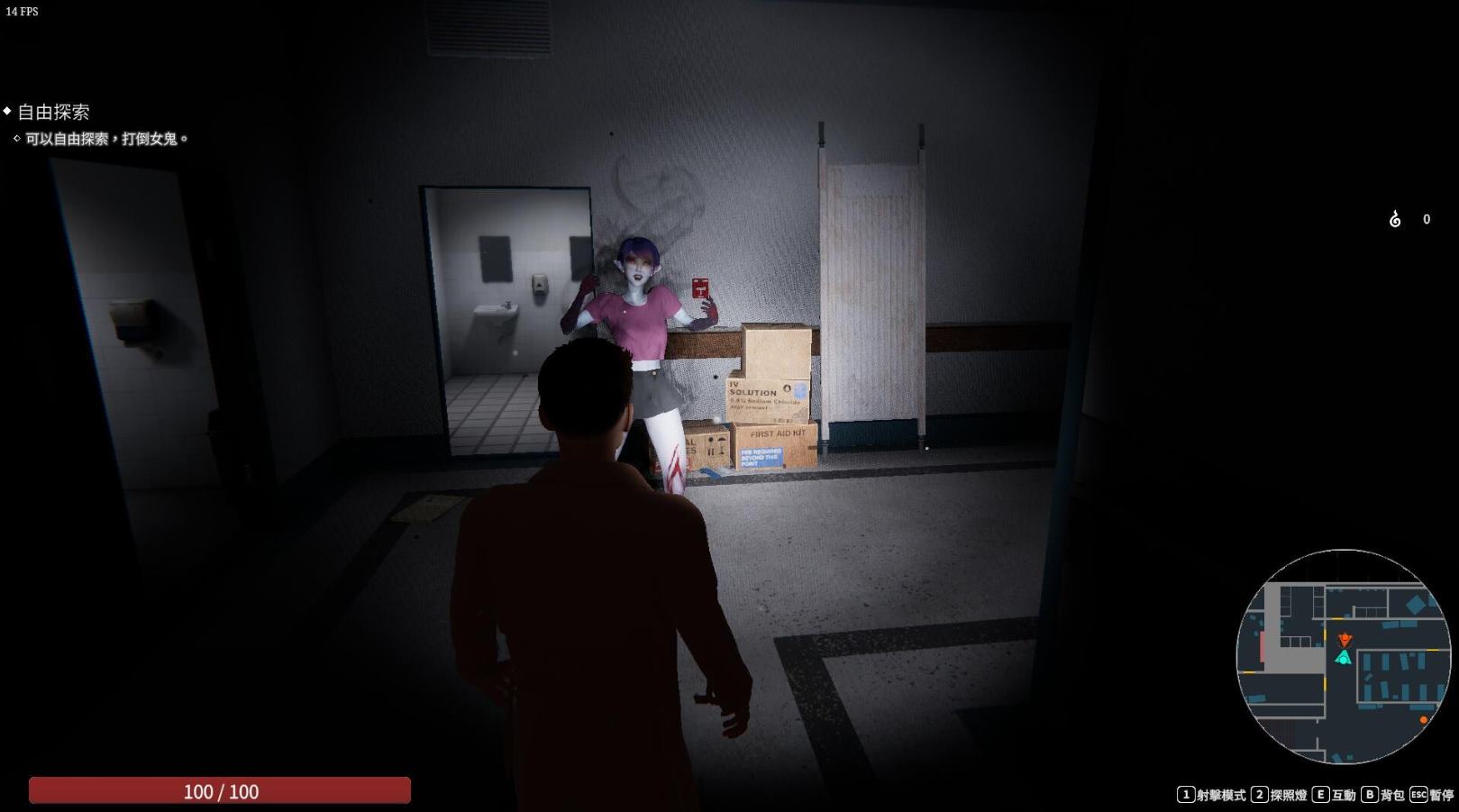Click the '2' searchlight key icon
1459x812 pixels.
tap(1259, 794)
